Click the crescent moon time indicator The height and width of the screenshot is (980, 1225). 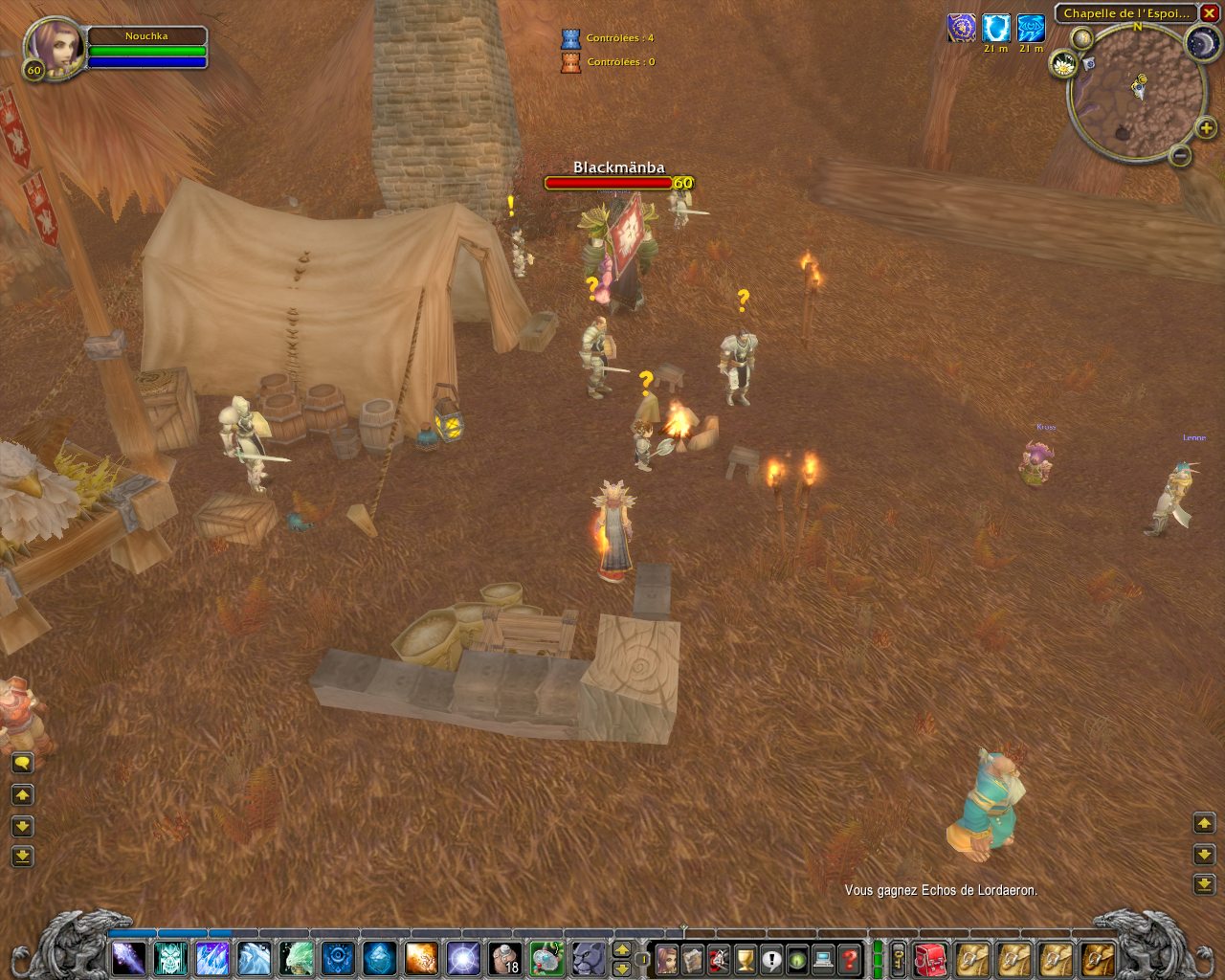1201,43
